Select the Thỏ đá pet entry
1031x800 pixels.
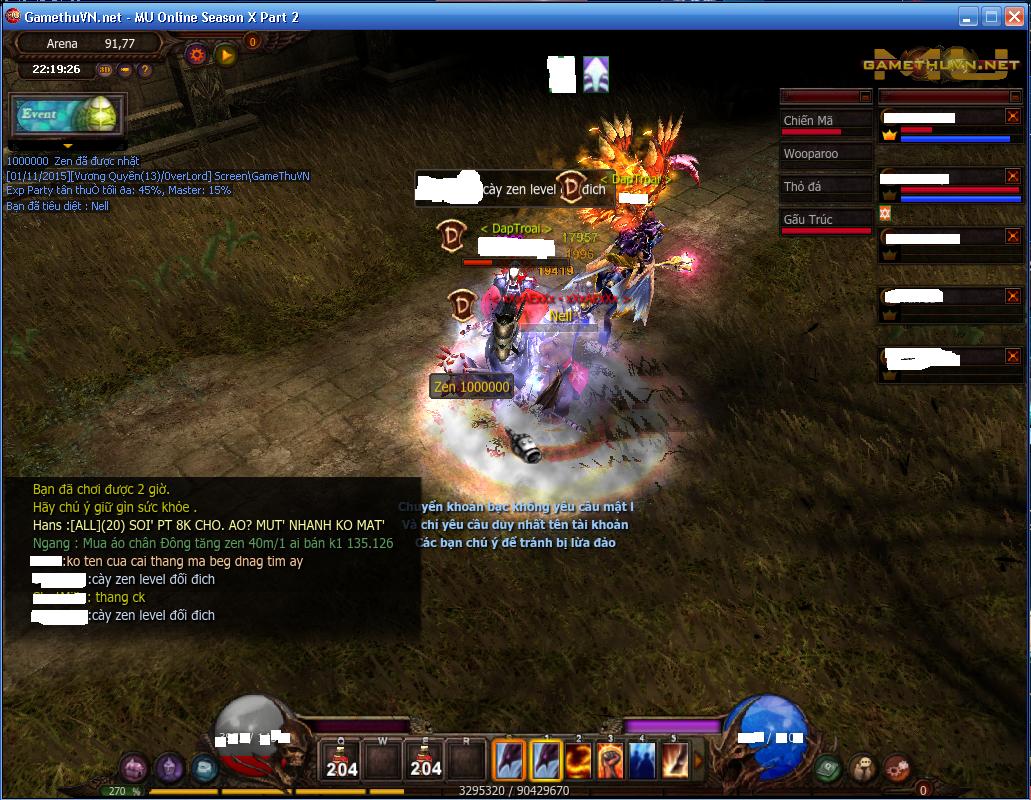825,187
